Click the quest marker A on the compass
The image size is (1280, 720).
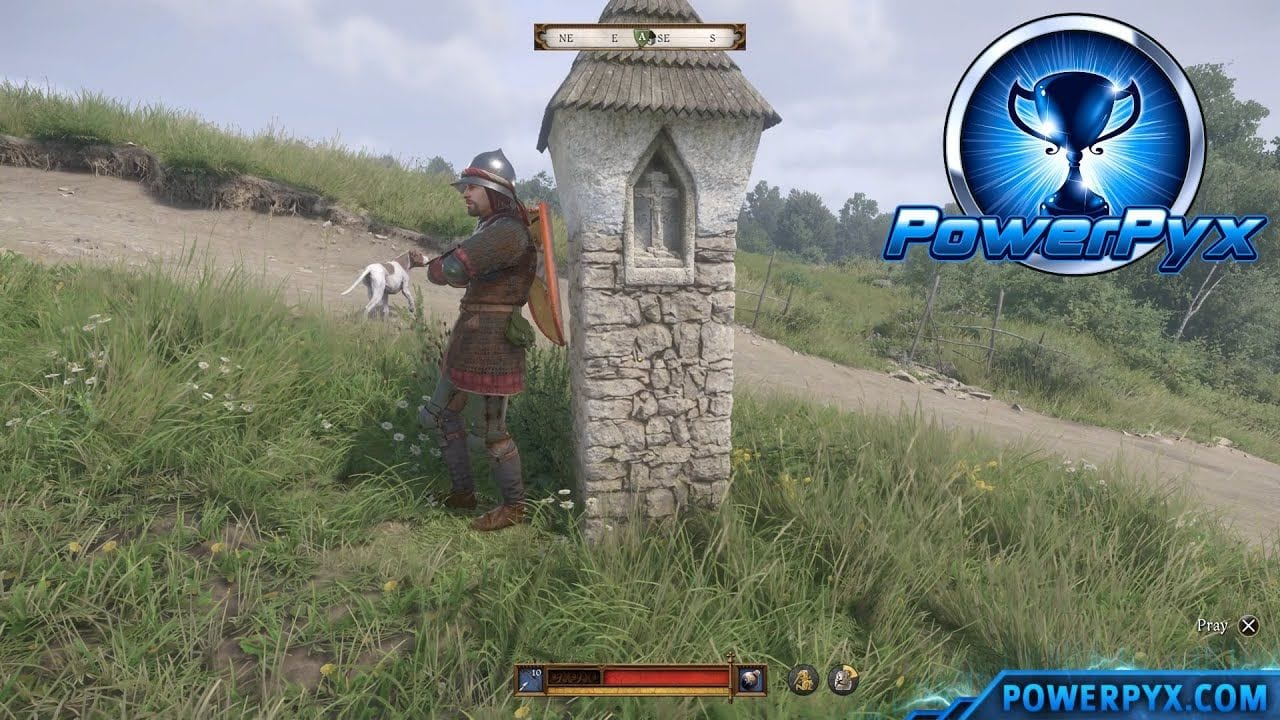point(643,37)
